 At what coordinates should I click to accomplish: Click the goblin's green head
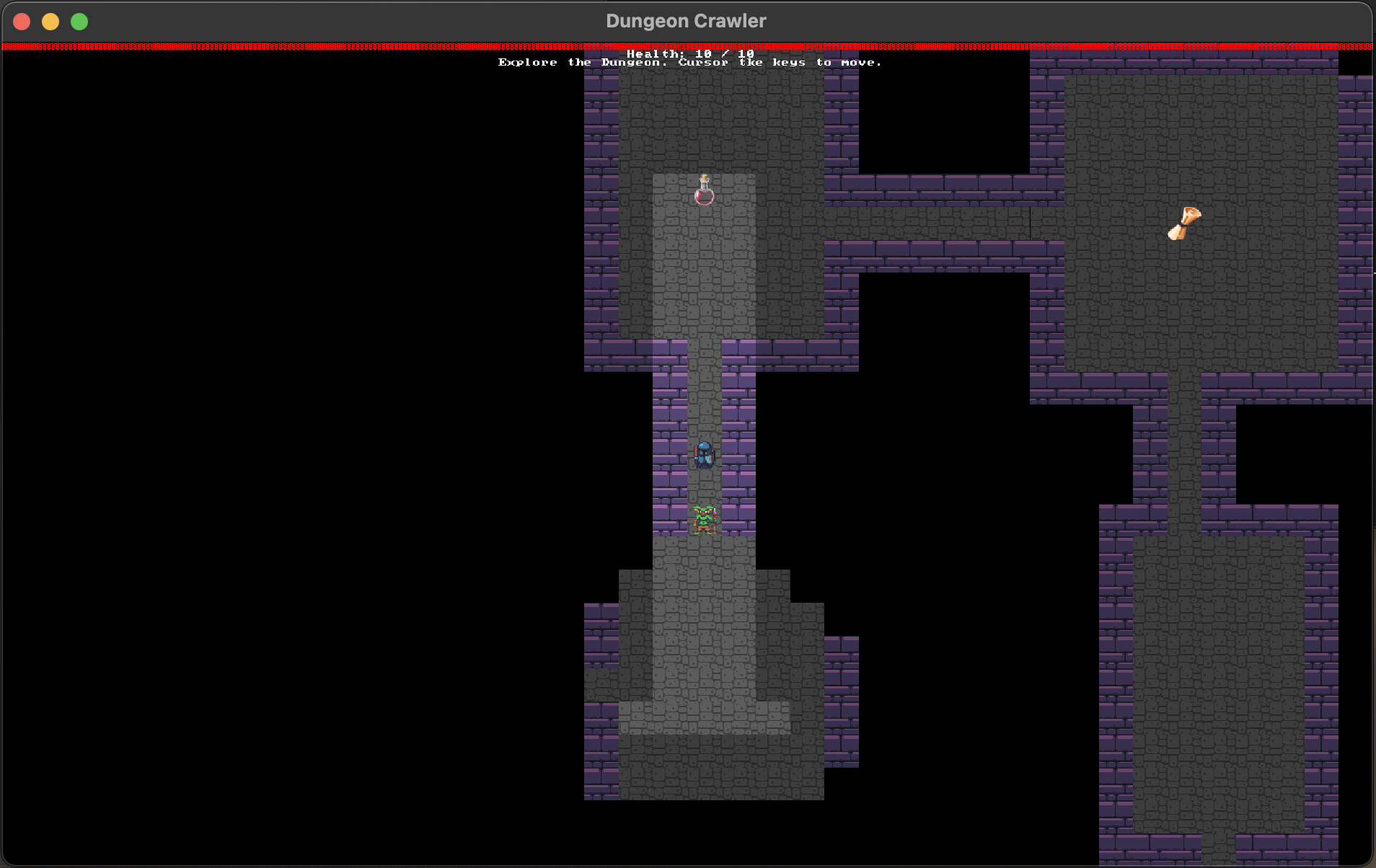(703, 512)
